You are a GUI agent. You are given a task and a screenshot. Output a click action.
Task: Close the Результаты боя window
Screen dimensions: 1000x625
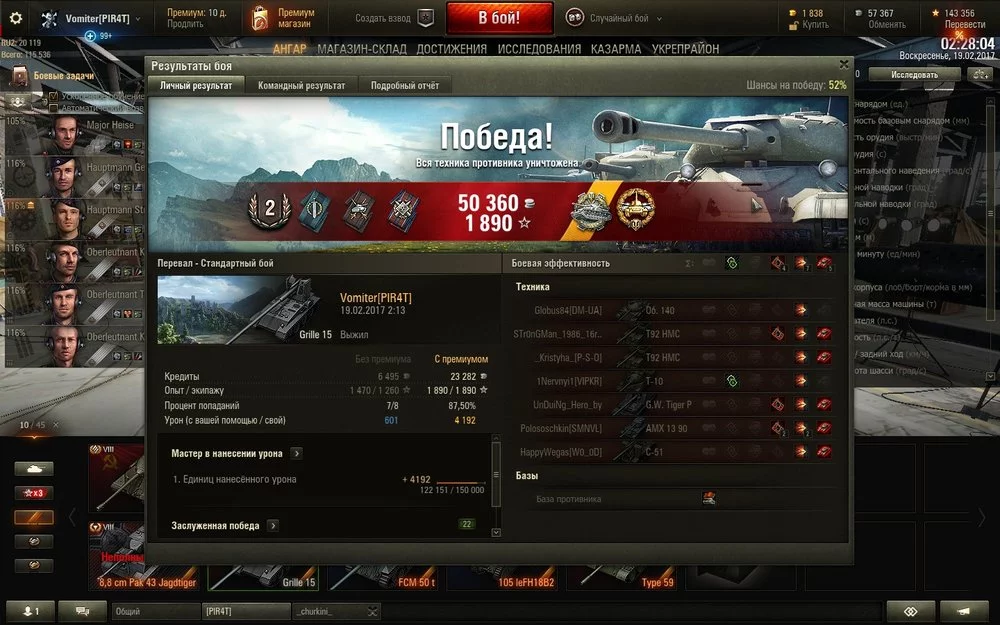pyautogui.click(x=843, y=64)
